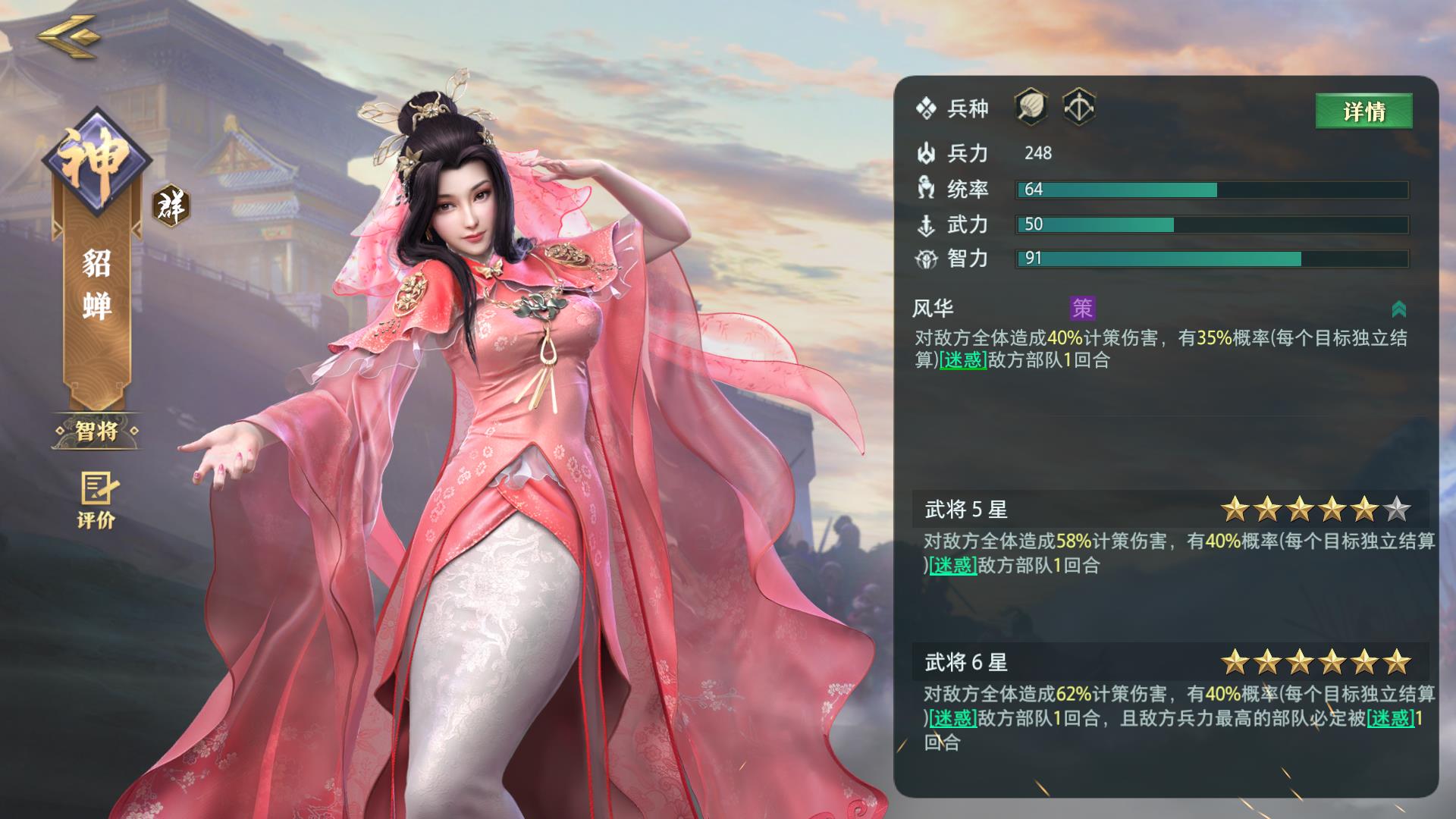Toggle the purple 策 strategy tag
1456x819 pixels.
click(1084, 309)
